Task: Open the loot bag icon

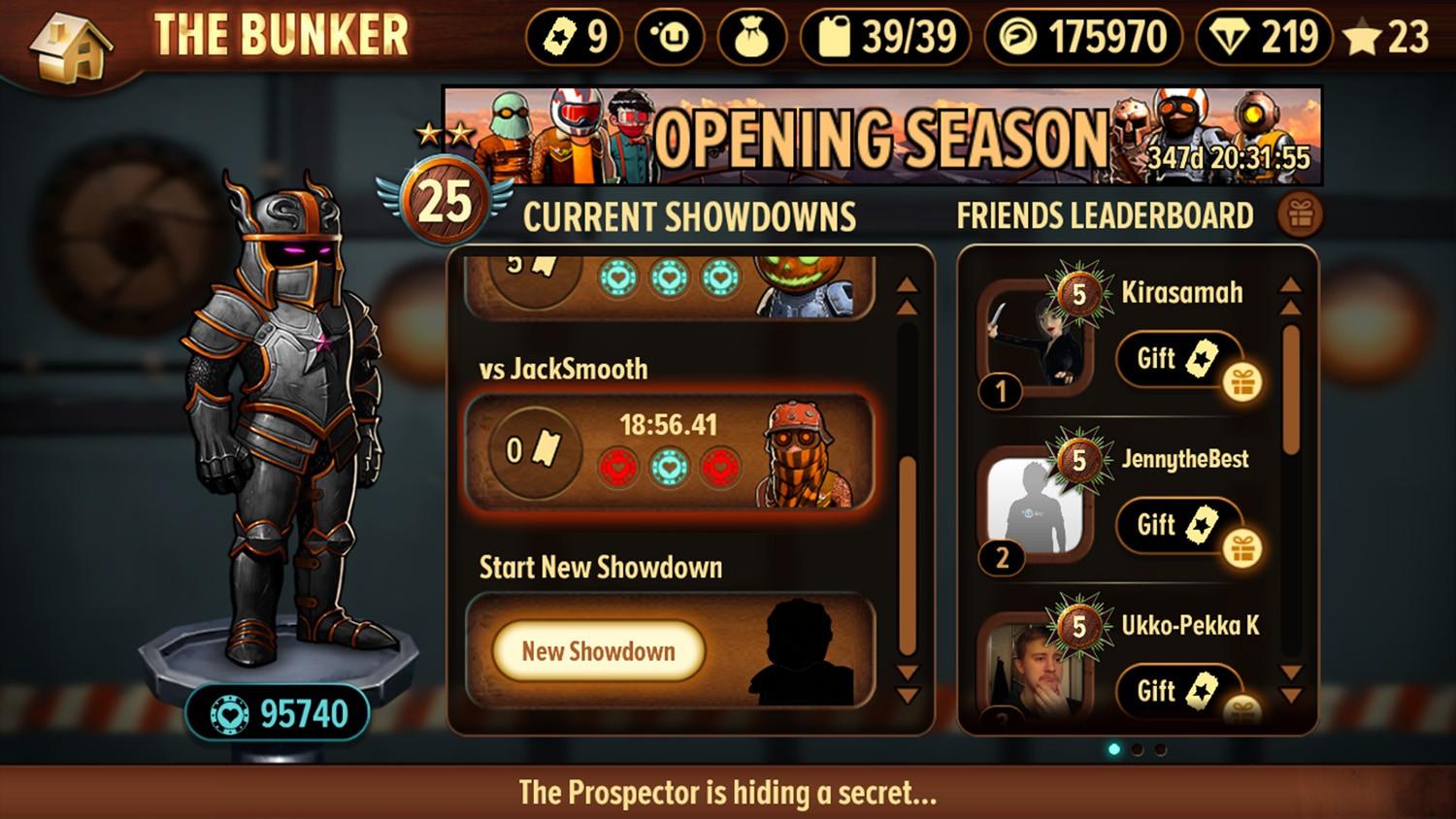Action: 751,38
